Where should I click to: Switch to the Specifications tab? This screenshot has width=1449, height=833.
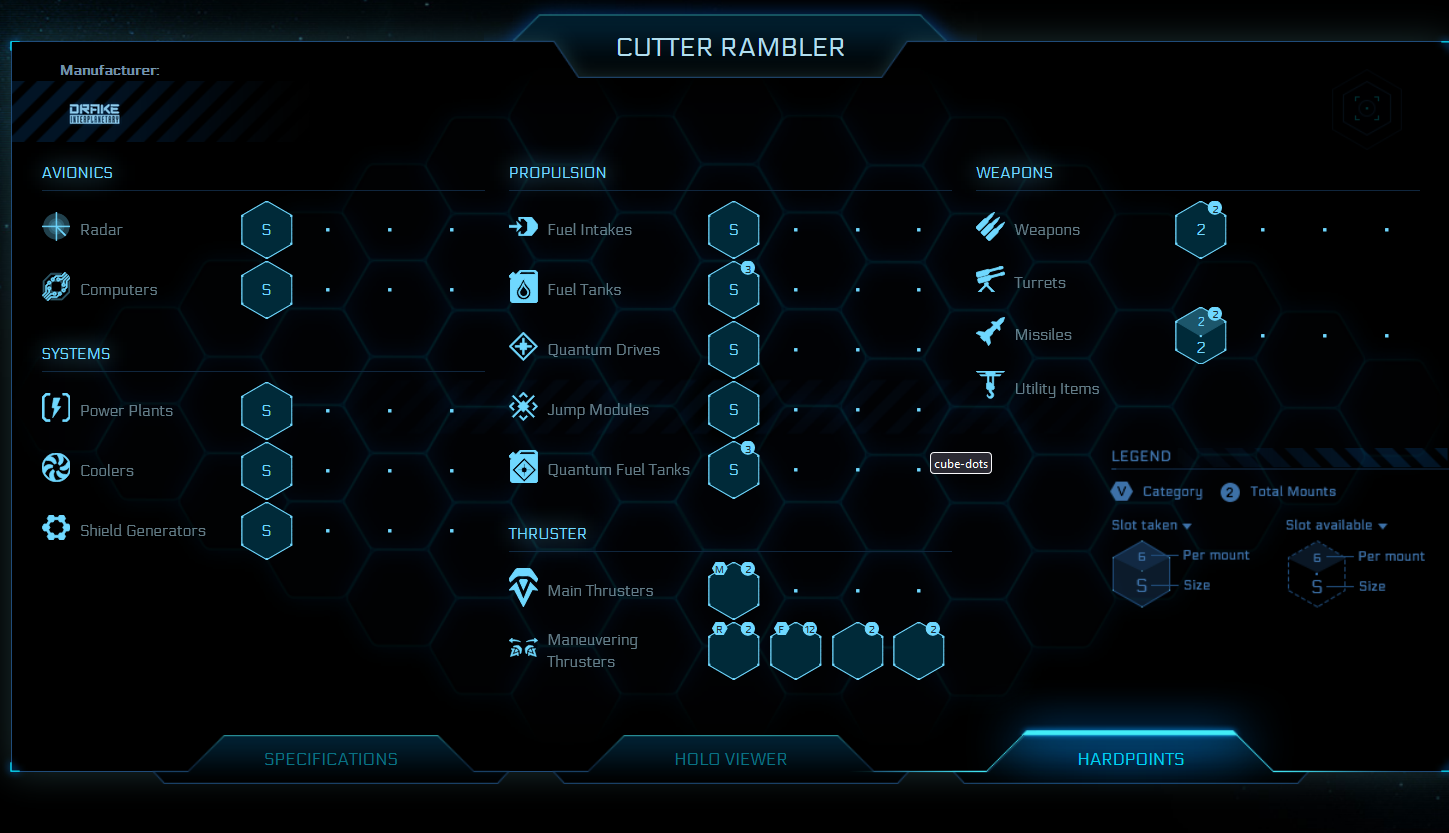(x=330, y=758)
